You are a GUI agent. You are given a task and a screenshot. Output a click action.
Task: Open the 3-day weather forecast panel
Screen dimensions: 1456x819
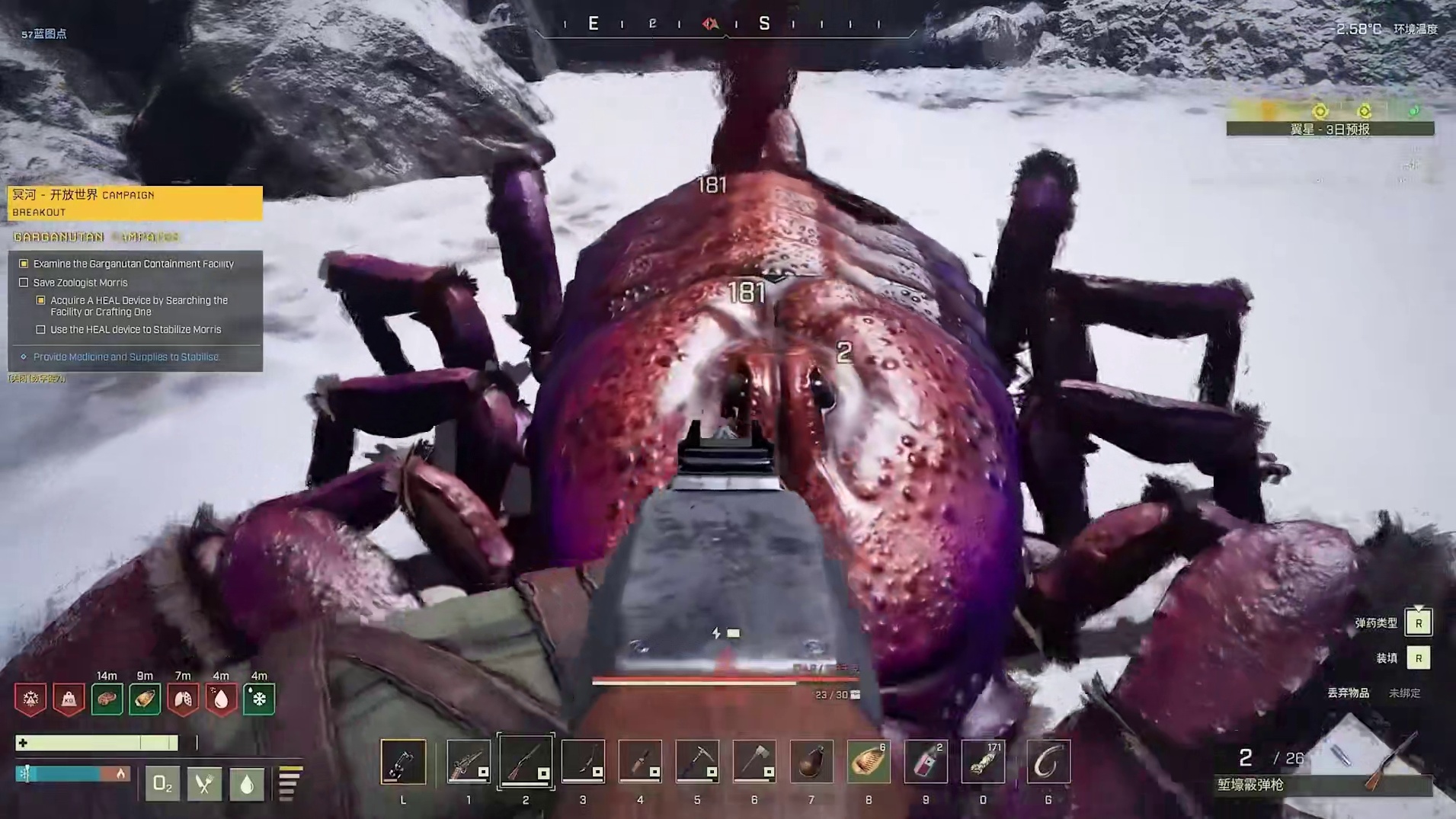[x=1330, y=130]
